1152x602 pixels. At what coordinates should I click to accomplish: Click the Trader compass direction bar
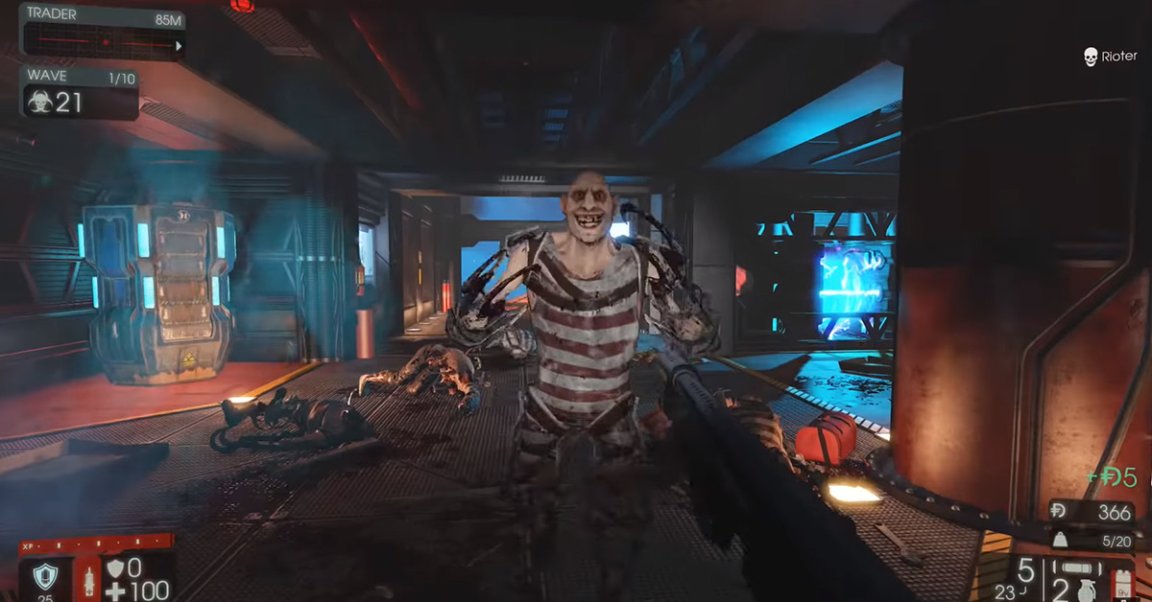tap(100, 43)
